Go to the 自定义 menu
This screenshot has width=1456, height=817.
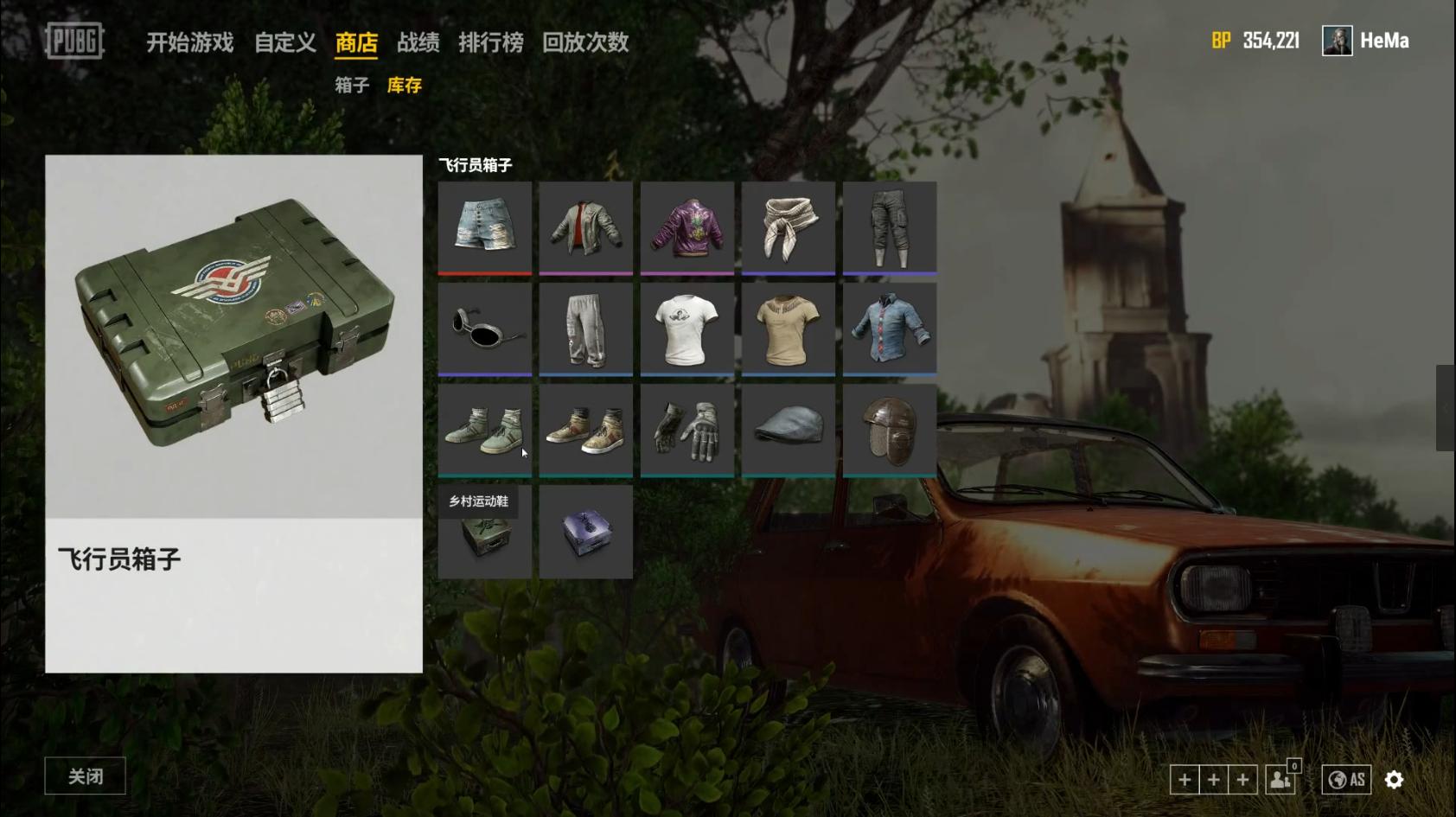click(284, 42)
